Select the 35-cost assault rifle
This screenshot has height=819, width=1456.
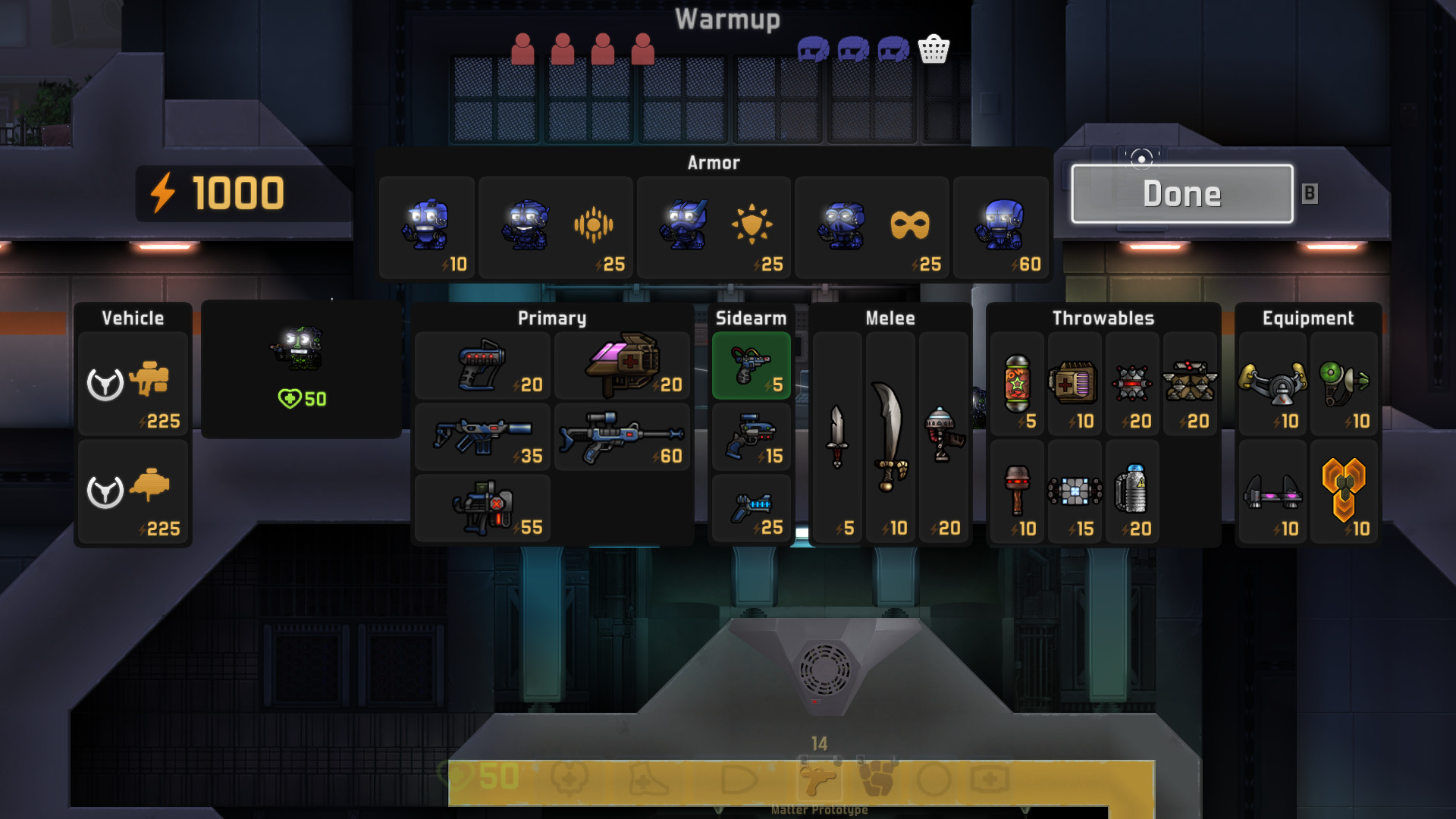(482, 438)
